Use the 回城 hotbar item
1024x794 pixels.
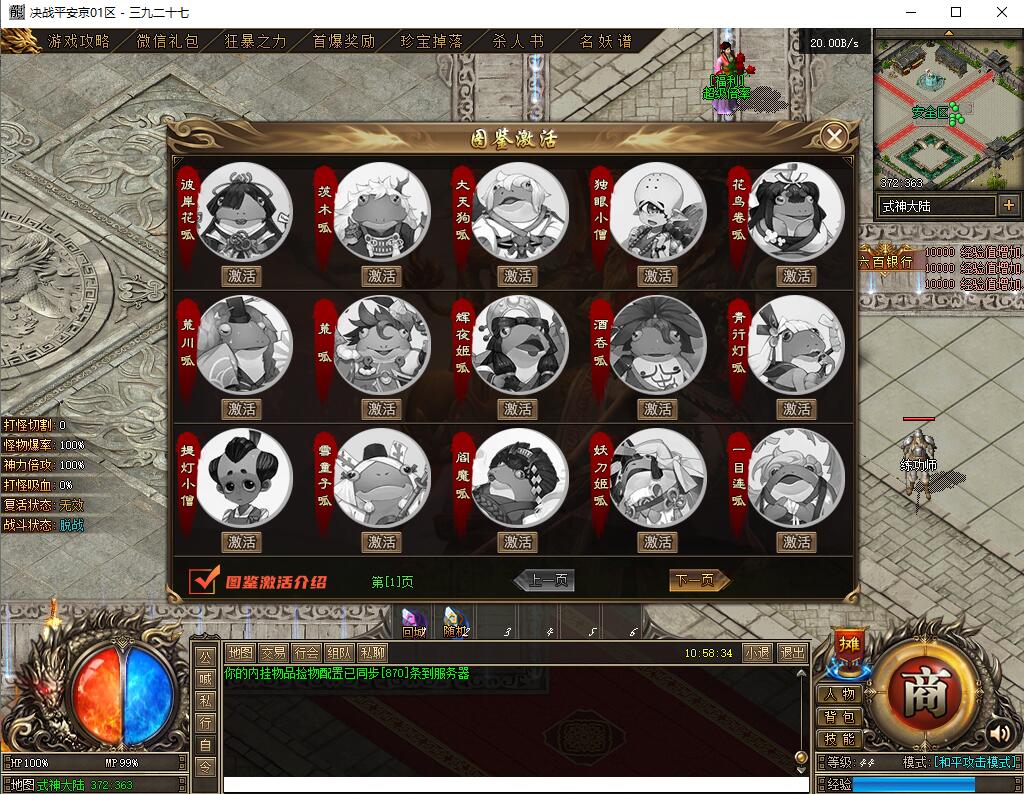414,621
